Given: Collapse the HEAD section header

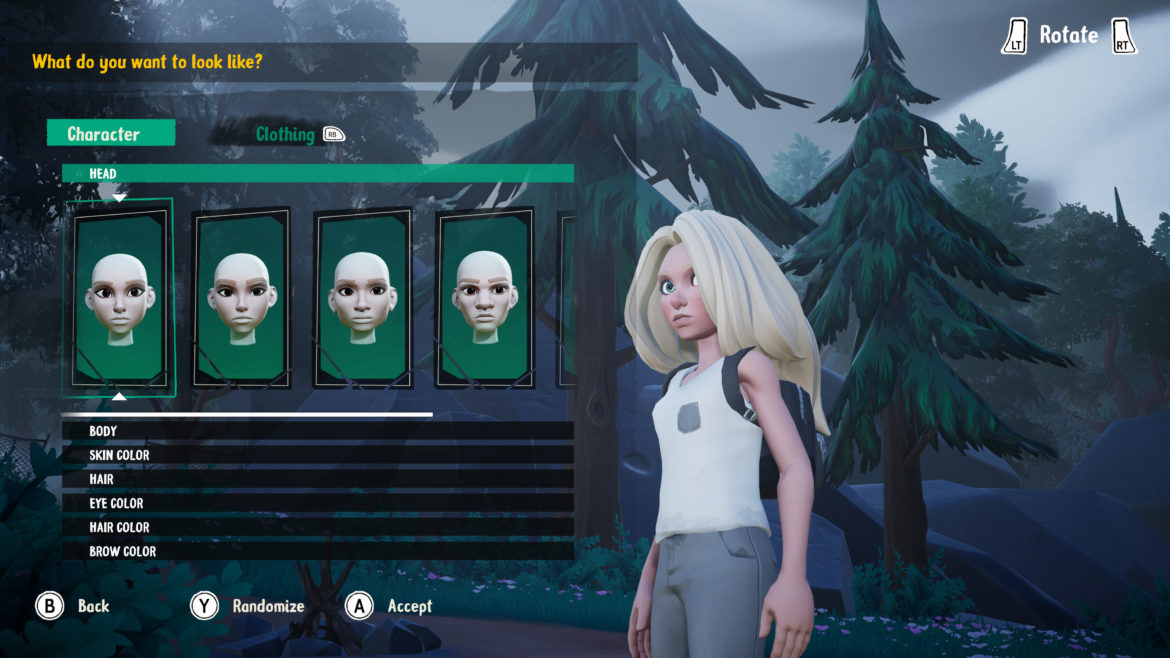Looking at the screenshot, I should pyautogui.click(x=317, y=173).
